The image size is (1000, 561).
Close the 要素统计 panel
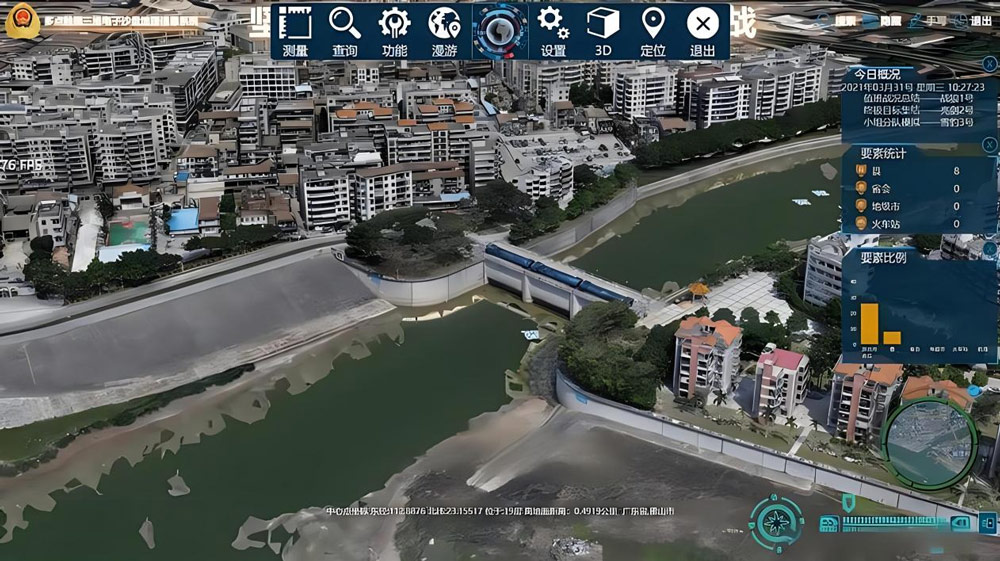click(x=989, y=144)
